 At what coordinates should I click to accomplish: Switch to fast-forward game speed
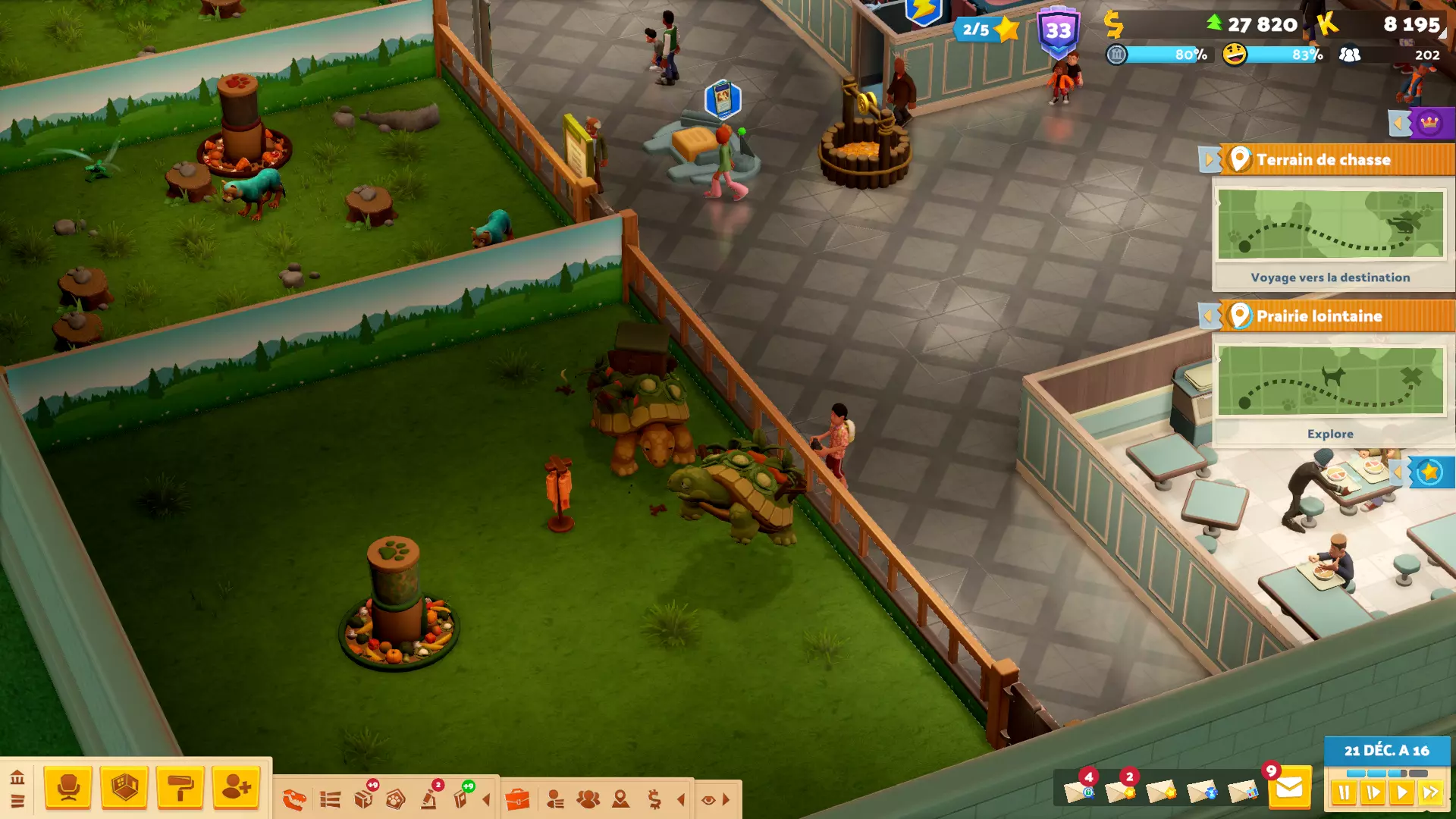click(1430, 793)
